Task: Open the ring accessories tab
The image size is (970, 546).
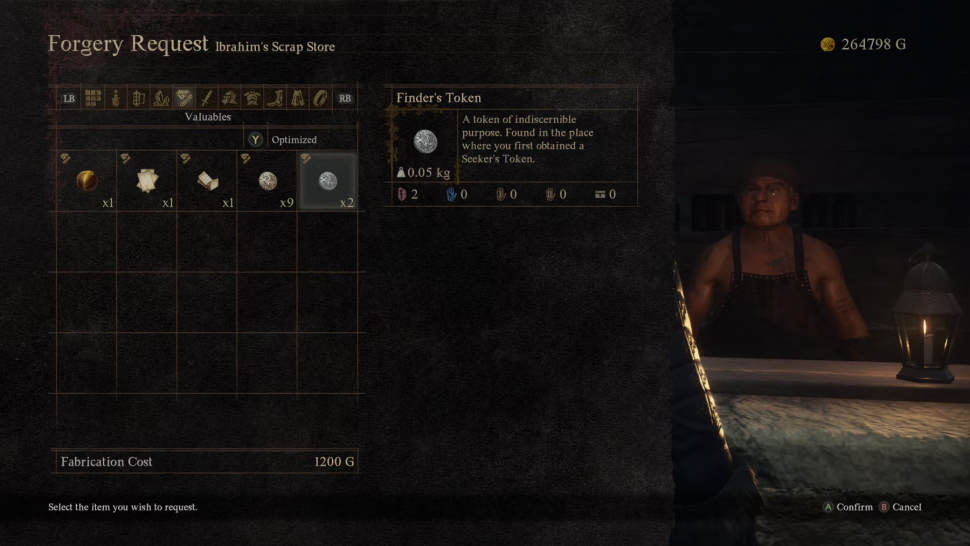Action: (x=320, y=98)
